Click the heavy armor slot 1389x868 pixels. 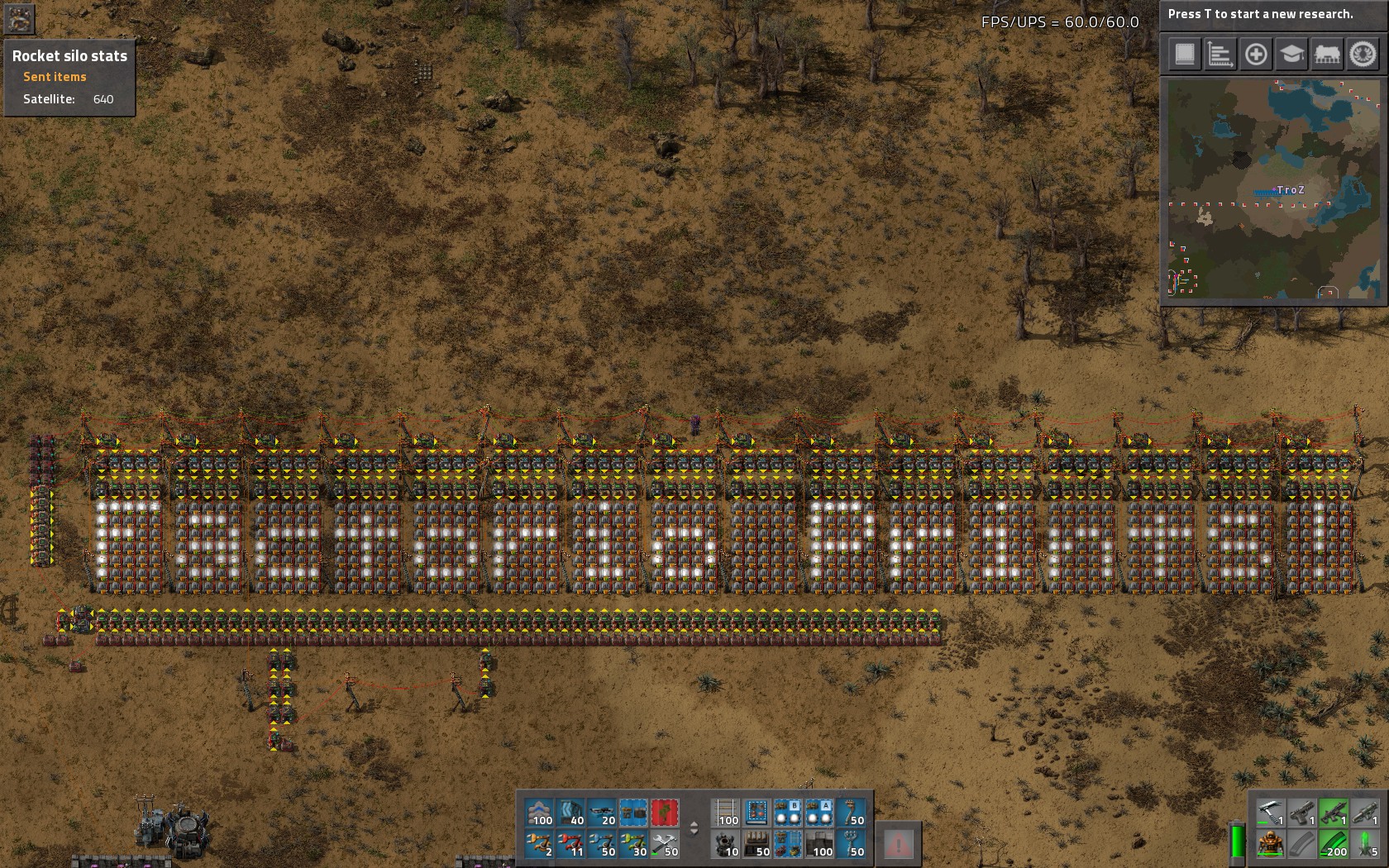click(1271, 844)
